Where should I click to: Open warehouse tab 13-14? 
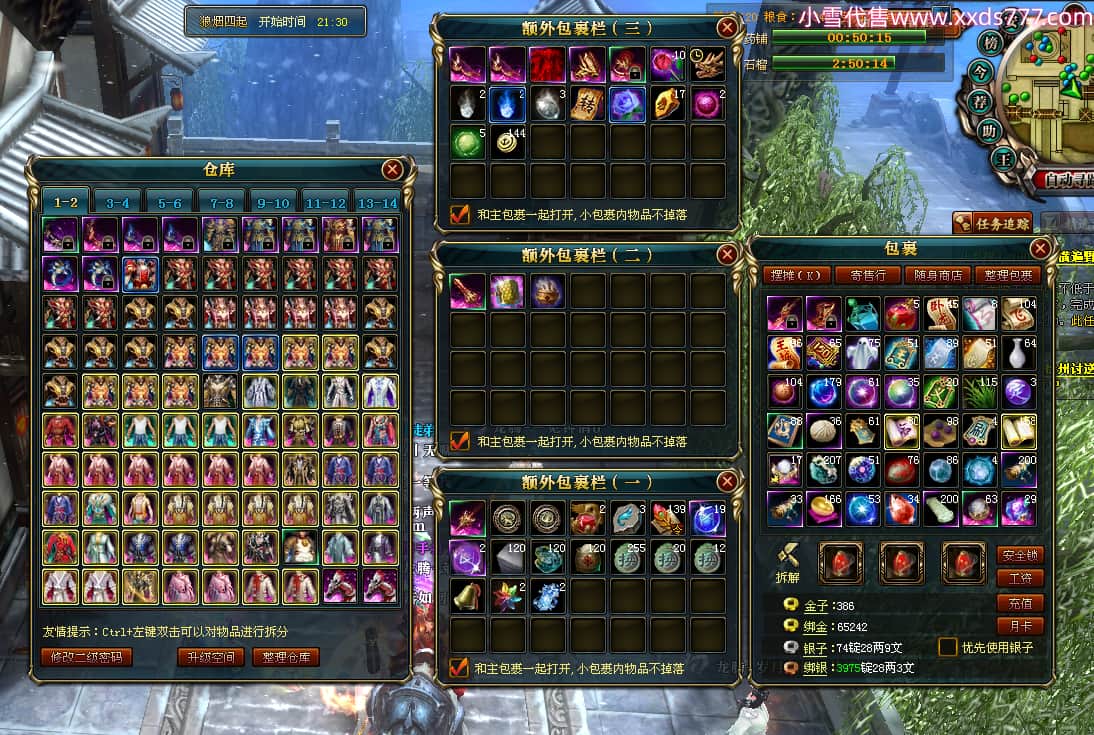point(378,202)
